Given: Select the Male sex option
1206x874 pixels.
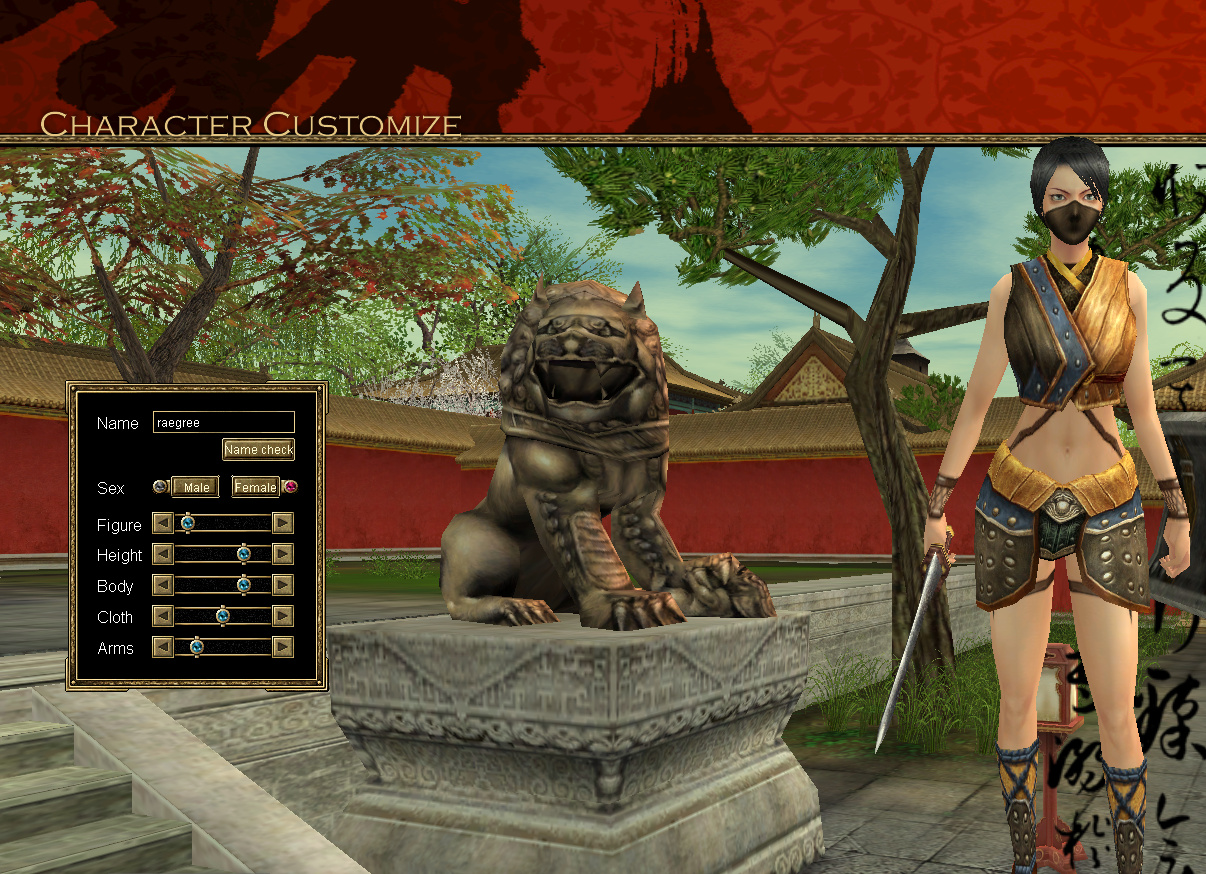Looking at the screenshot, I should pyautogui.click(x=196, y=487).
